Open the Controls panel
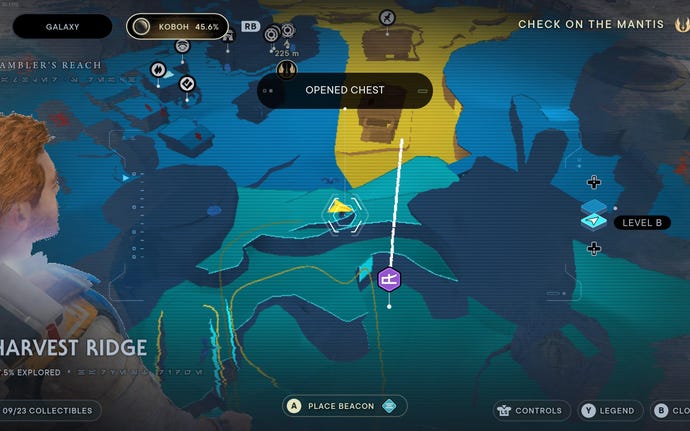Screen dimensions: 690x431 (531, 410)
